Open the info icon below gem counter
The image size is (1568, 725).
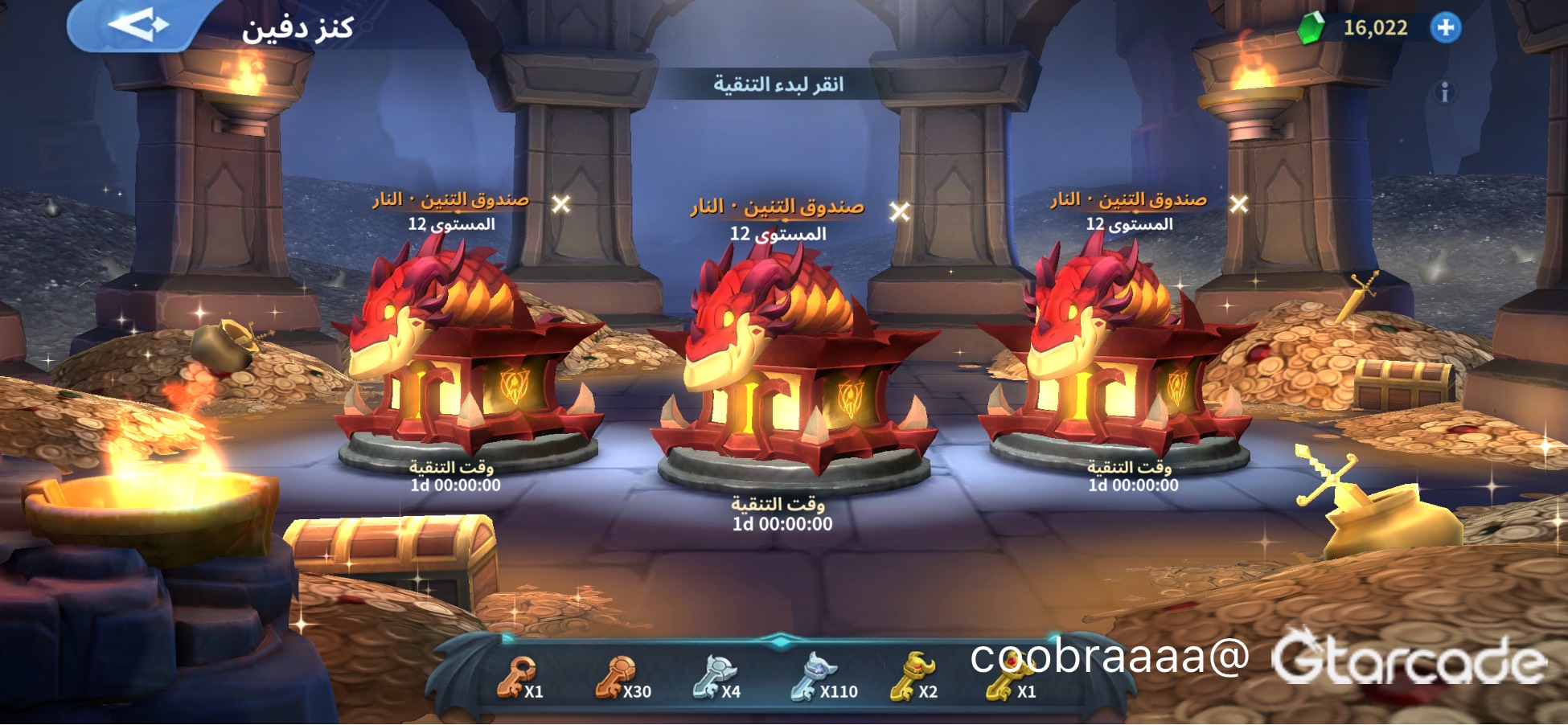pyautogui.click(x=1444, y=92)
